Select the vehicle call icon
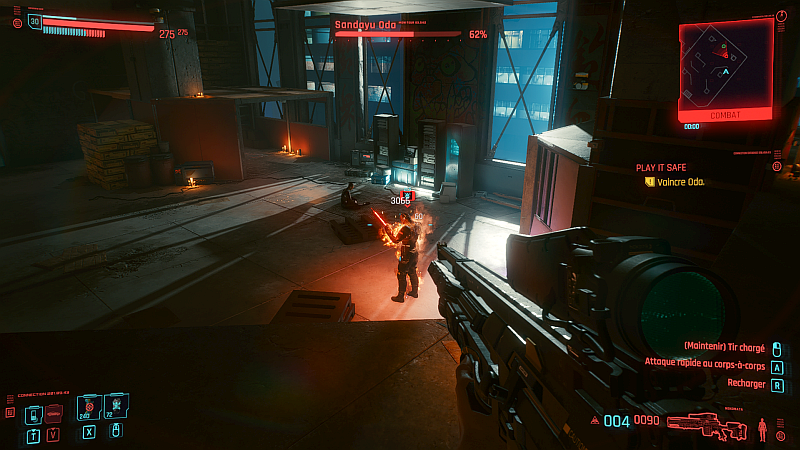Image resolution: width=800 pixels, height=450 pixels. pos(54,412)
